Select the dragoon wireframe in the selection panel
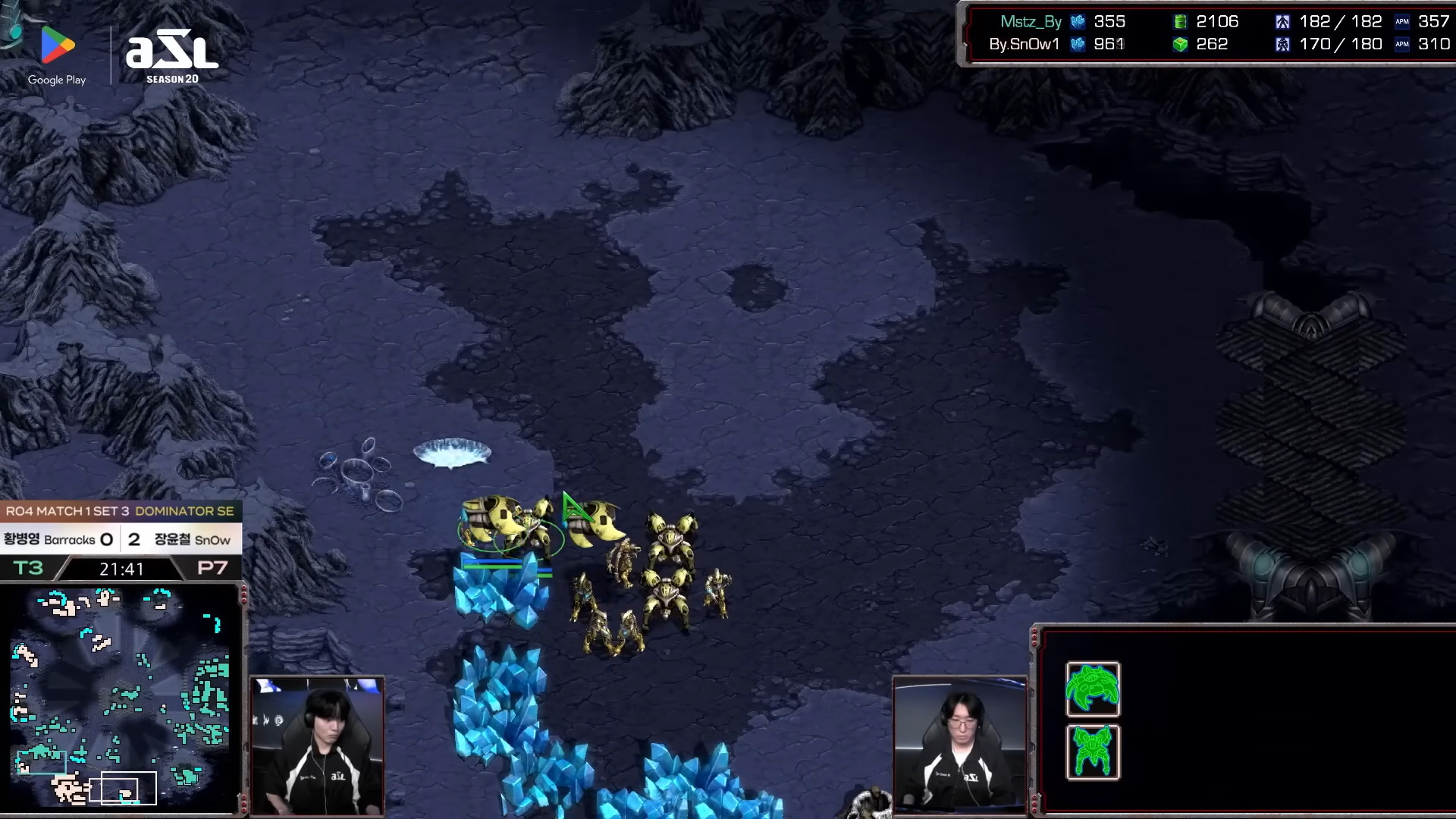Screen dimensions: 1456x819 tap(1093, 752)
